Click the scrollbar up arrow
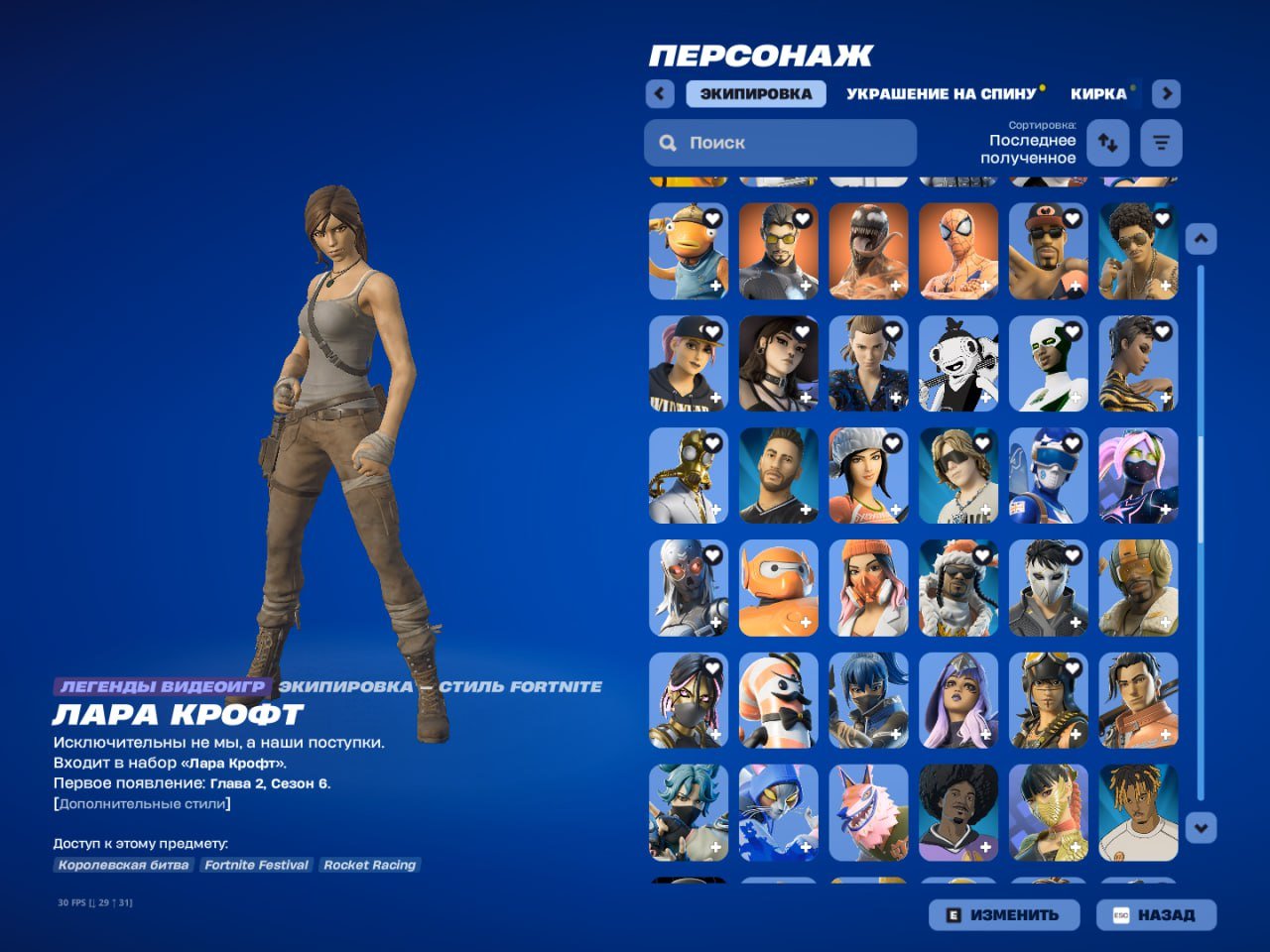 (1200, 237)
